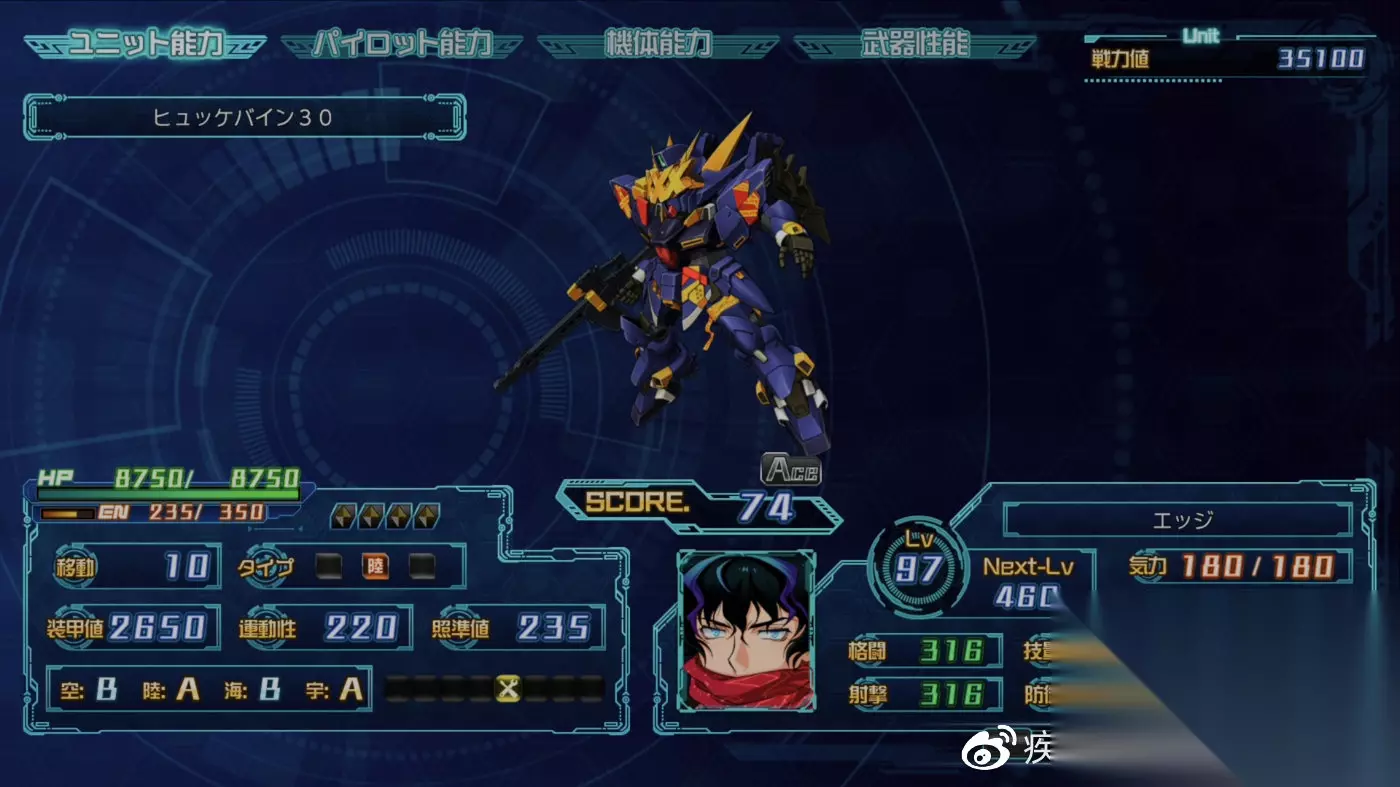Open the パイロット能力 tab
The image size is (1400, 787).
tap(401, 45)
